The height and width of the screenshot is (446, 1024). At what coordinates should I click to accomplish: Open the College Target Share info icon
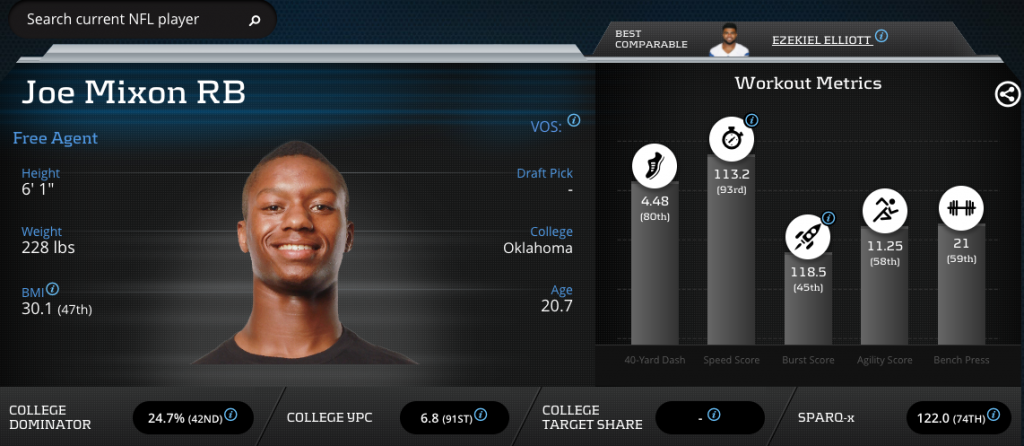click(x=714, y=414)
